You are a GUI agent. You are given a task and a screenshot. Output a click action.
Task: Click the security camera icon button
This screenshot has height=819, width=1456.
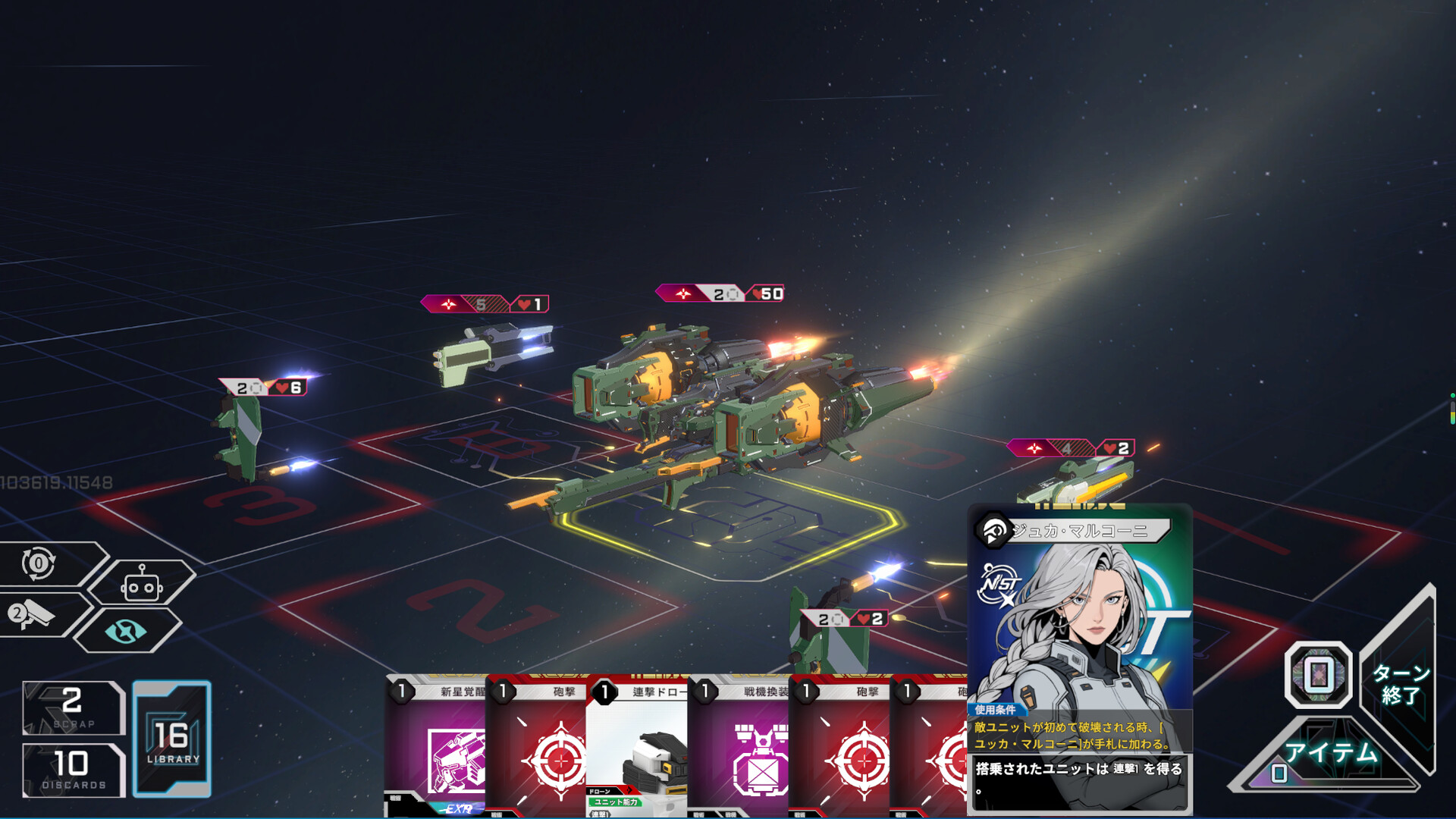point(34,614)
